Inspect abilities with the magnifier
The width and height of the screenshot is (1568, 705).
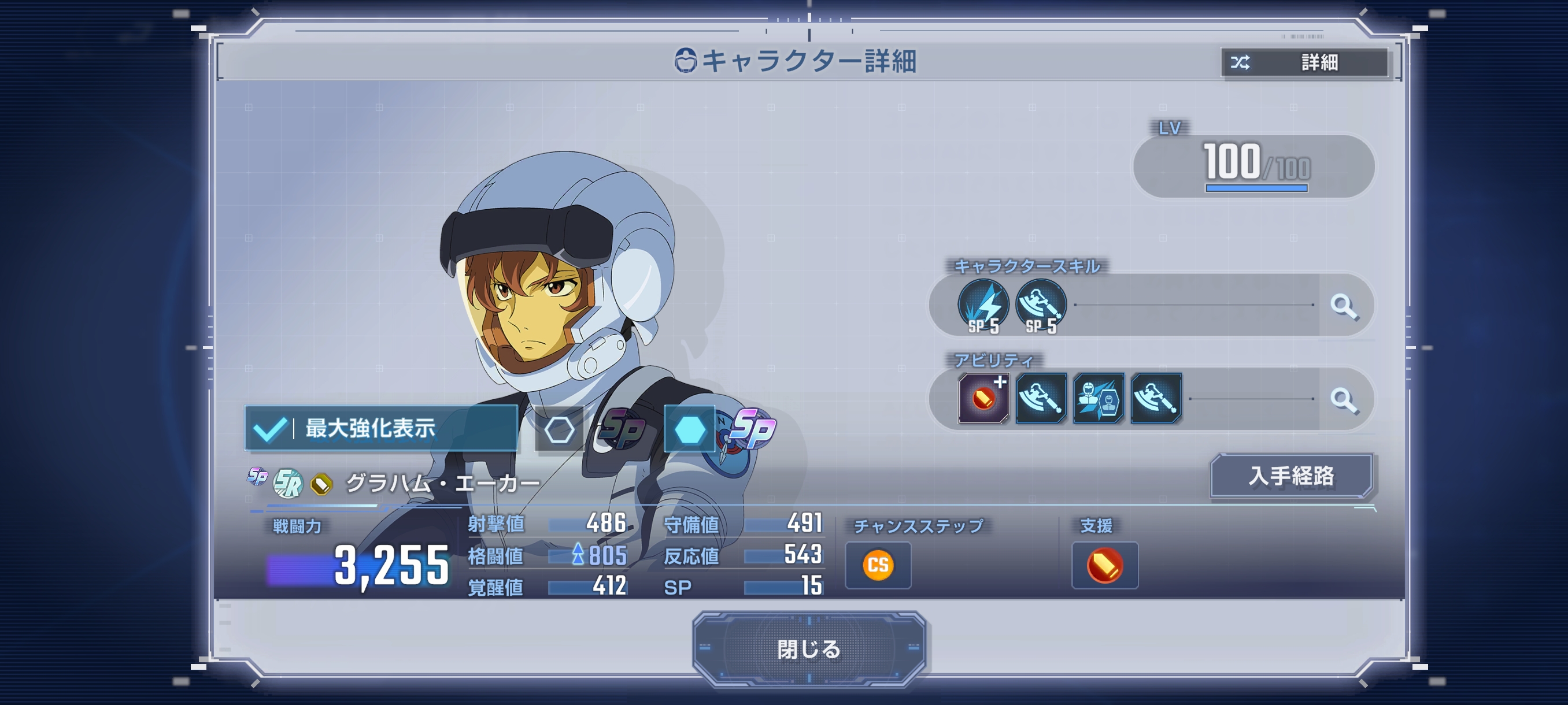pyautogui.click(x=1344, y=400)
